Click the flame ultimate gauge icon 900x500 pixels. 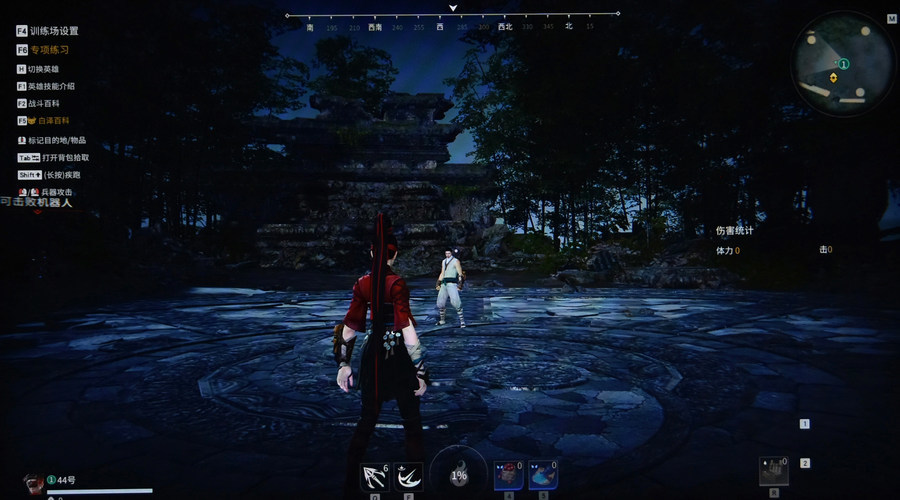click(459, 474)
